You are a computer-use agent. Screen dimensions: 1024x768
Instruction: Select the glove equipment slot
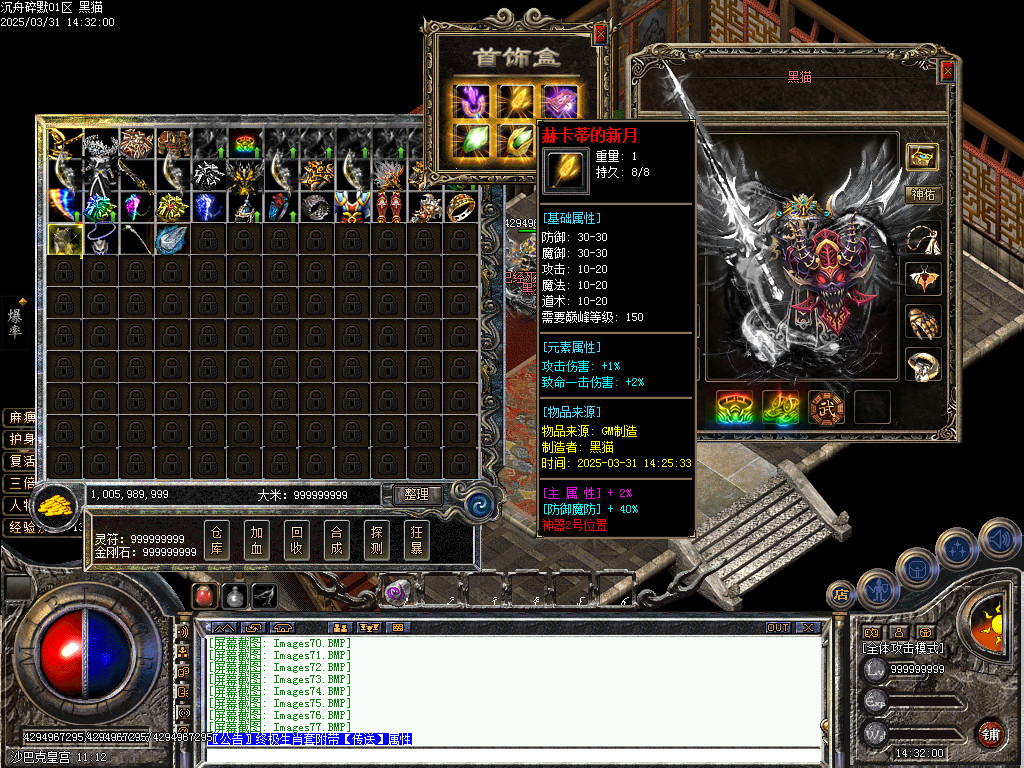(923, 322)
